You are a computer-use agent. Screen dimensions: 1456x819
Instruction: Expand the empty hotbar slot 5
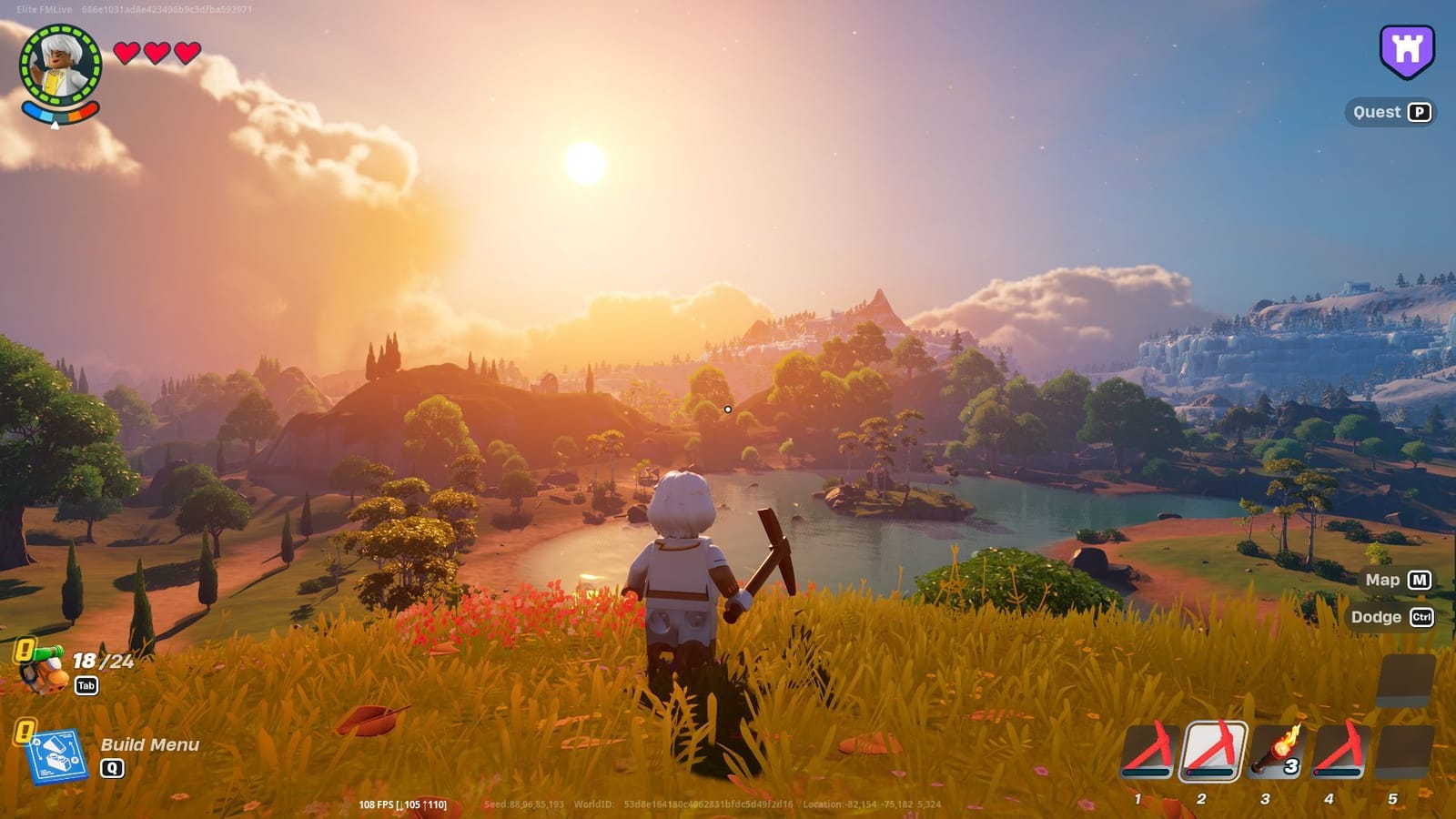[1400, 751]
